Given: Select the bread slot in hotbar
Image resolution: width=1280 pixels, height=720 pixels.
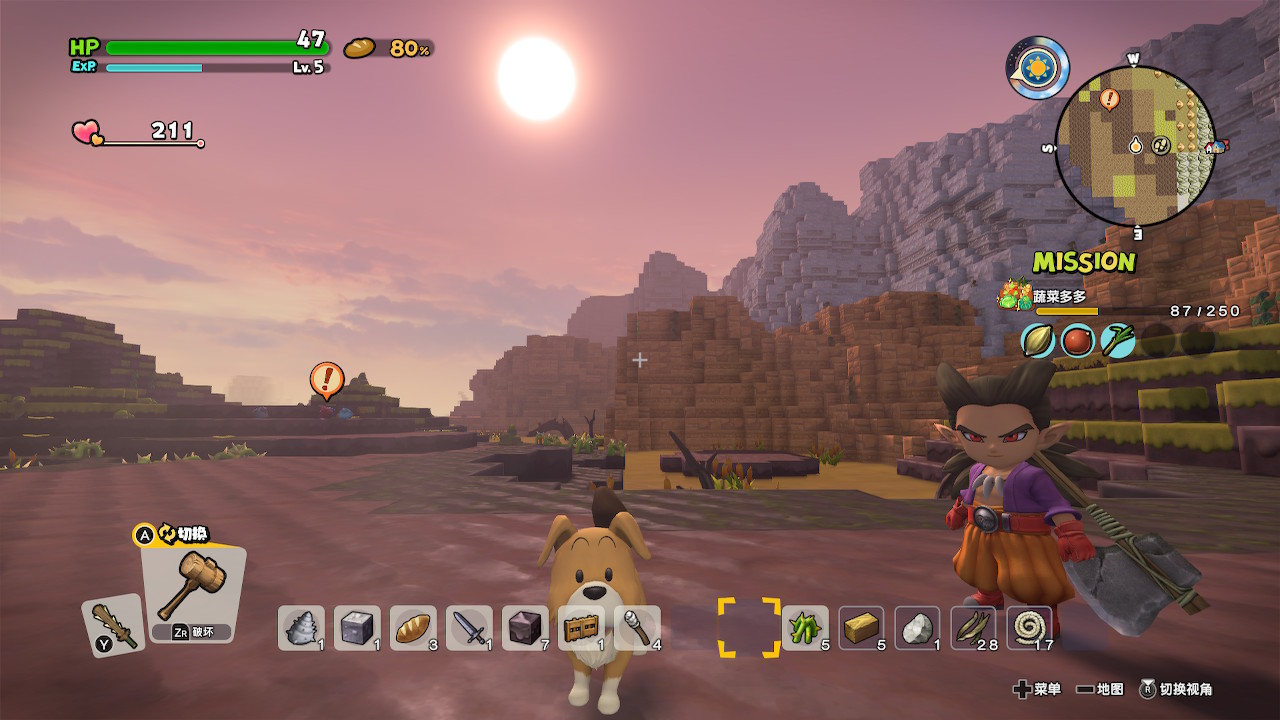Looking at the screenshot, I should pos(413,628).
